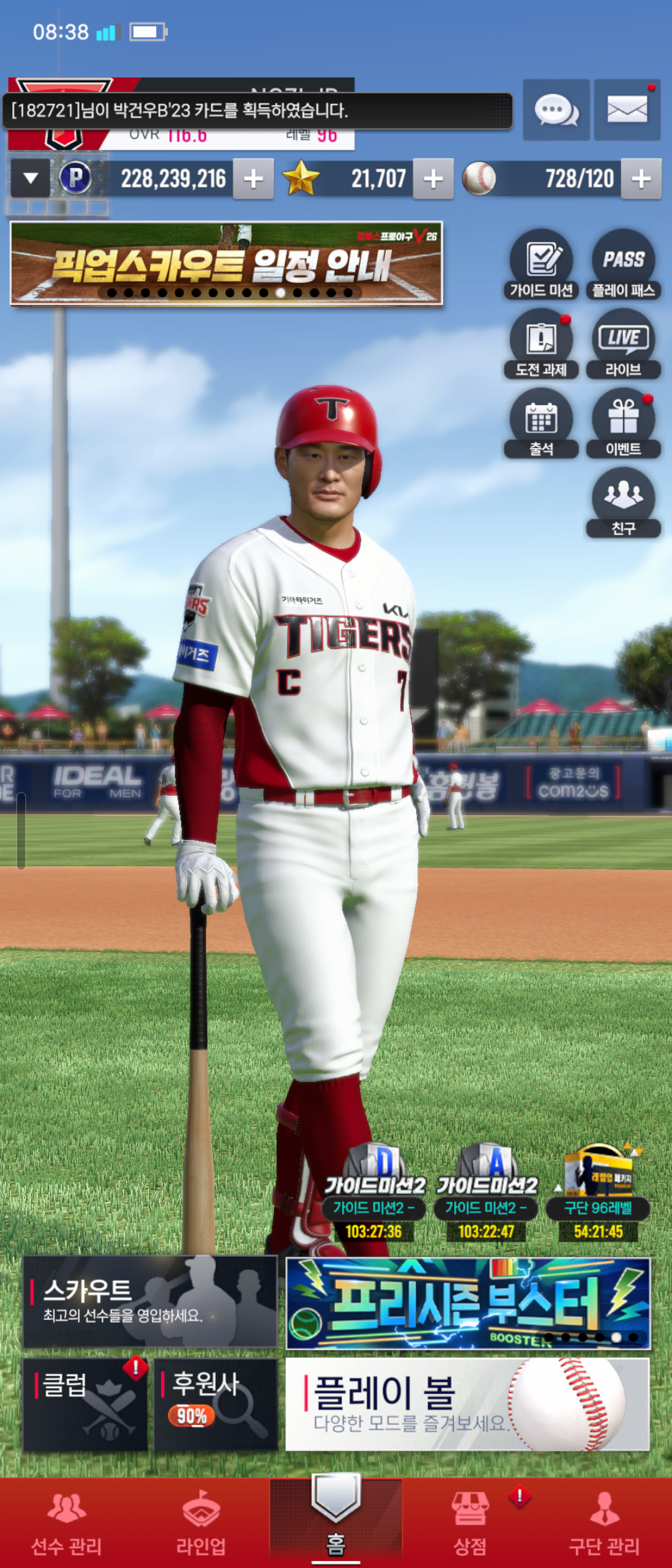Screen dimensions: 672x1568
Task: Open the 친구 friends icon
Action: pos(623,502)
